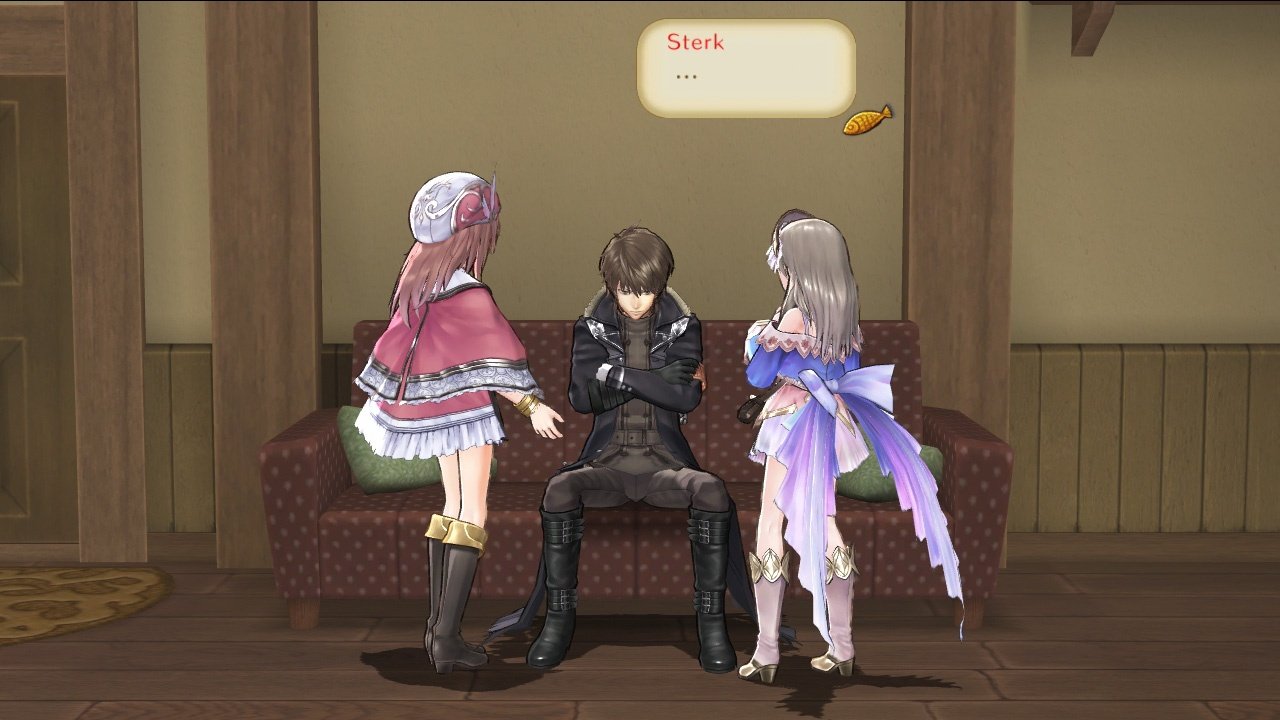The height and width of the screenshot is (720, 1280).
Task: Click Sterk's black boots
Action: tap(560, 590)
